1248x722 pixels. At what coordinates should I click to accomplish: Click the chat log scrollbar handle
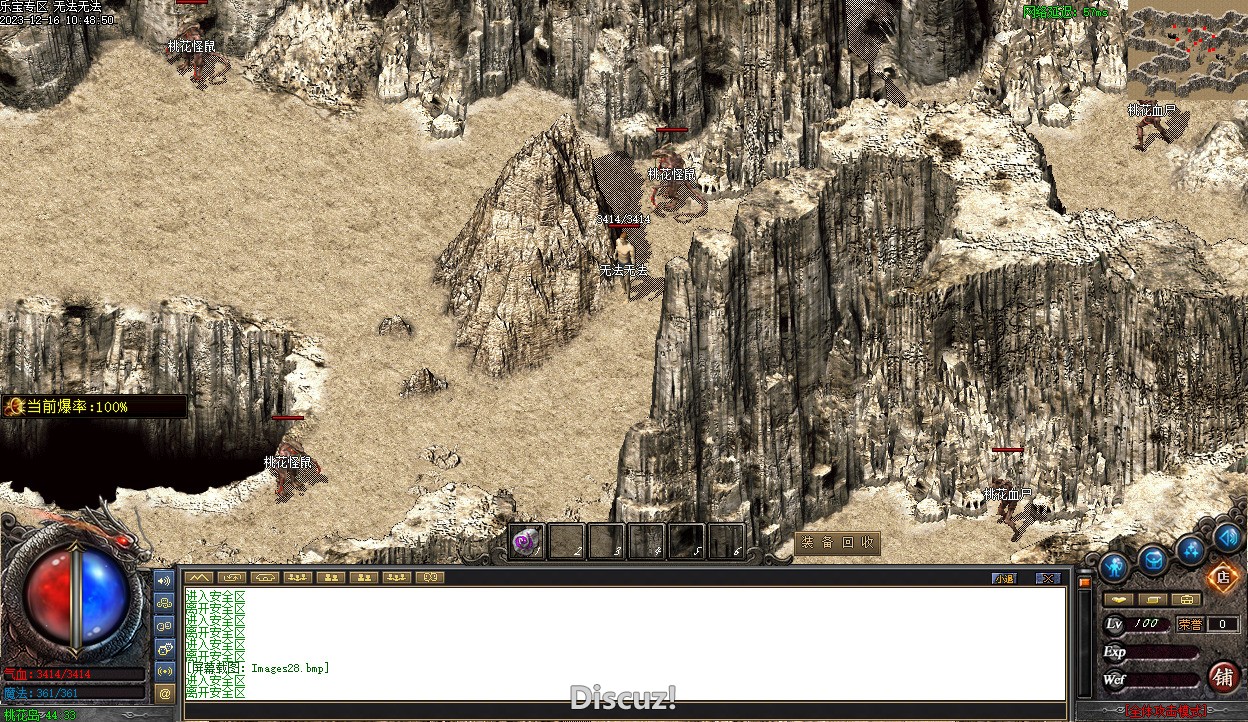(1084, 582)
